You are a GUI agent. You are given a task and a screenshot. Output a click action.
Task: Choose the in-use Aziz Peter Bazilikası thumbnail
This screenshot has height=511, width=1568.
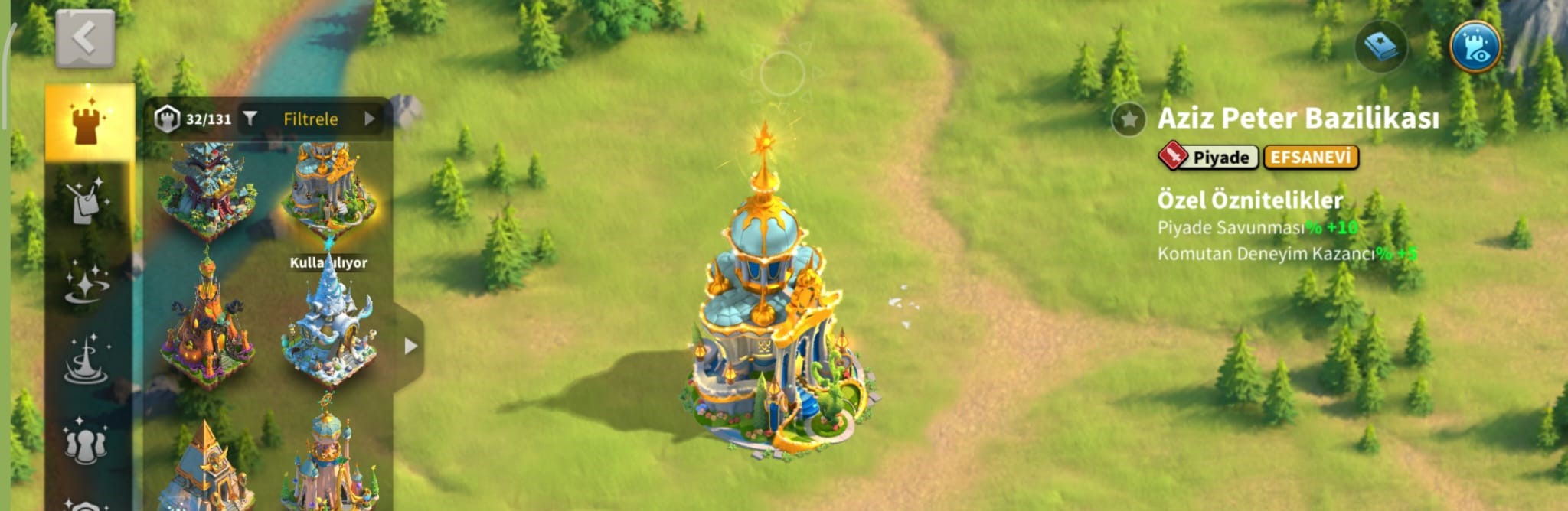[x=328, y=191]
